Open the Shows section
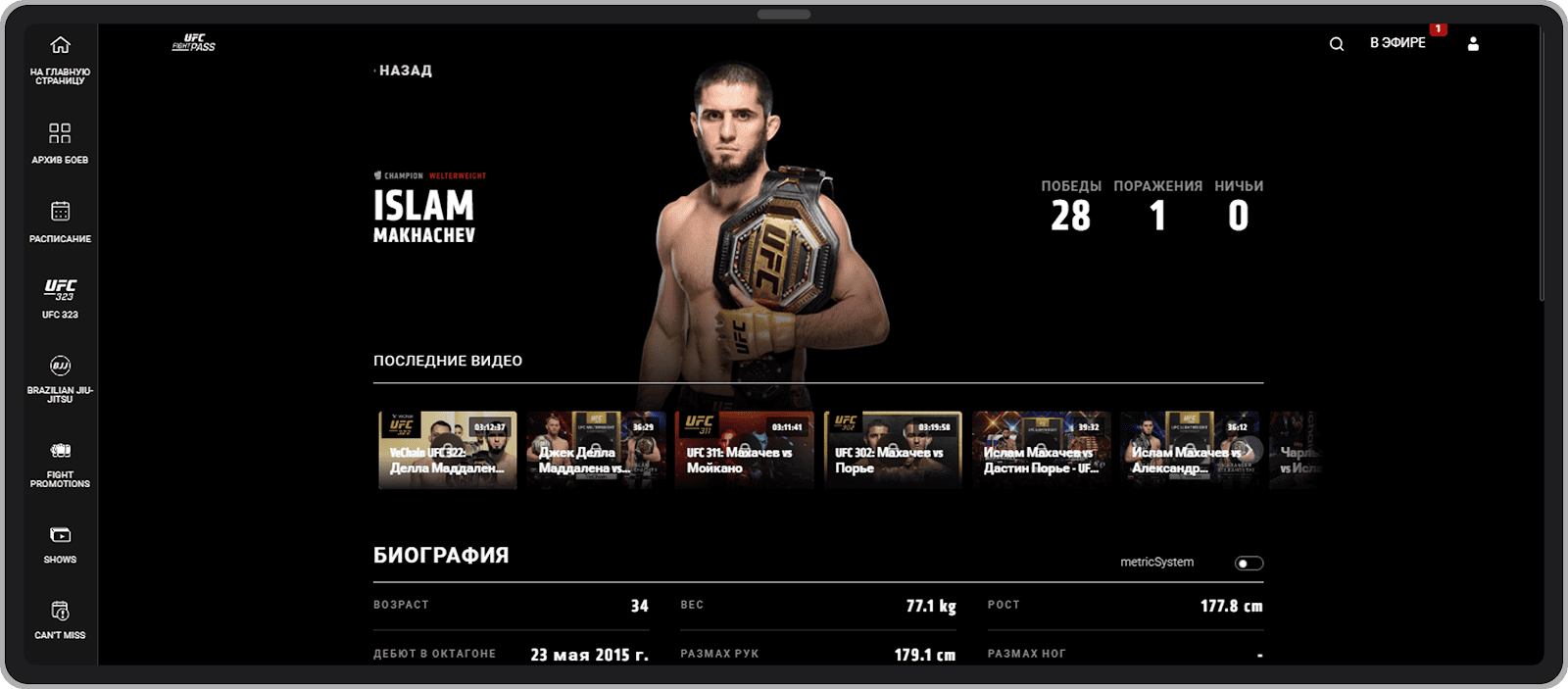The height and width of the screenshot is (689, 1568). click(x=60, y=544)
